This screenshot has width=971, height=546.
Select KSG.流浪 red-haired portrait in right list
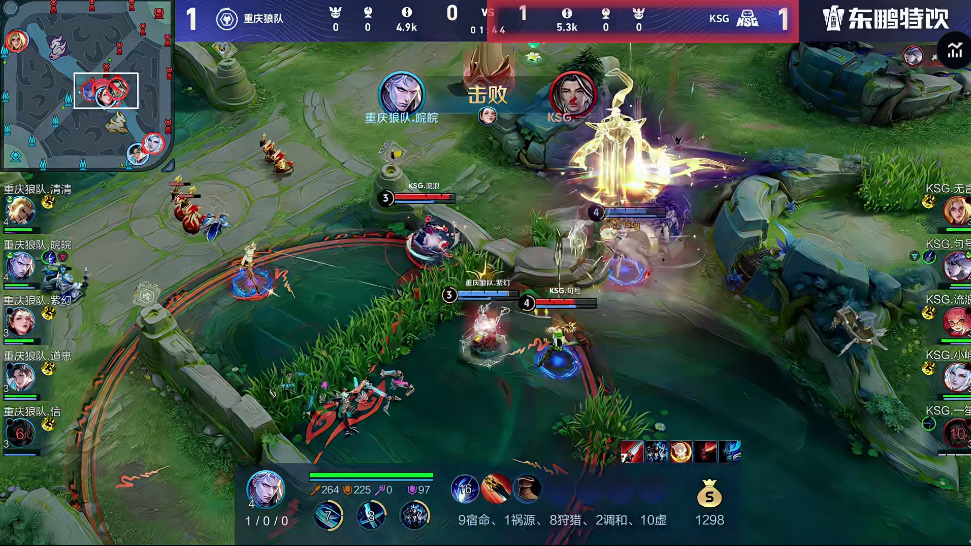click(x=955, y=321)
